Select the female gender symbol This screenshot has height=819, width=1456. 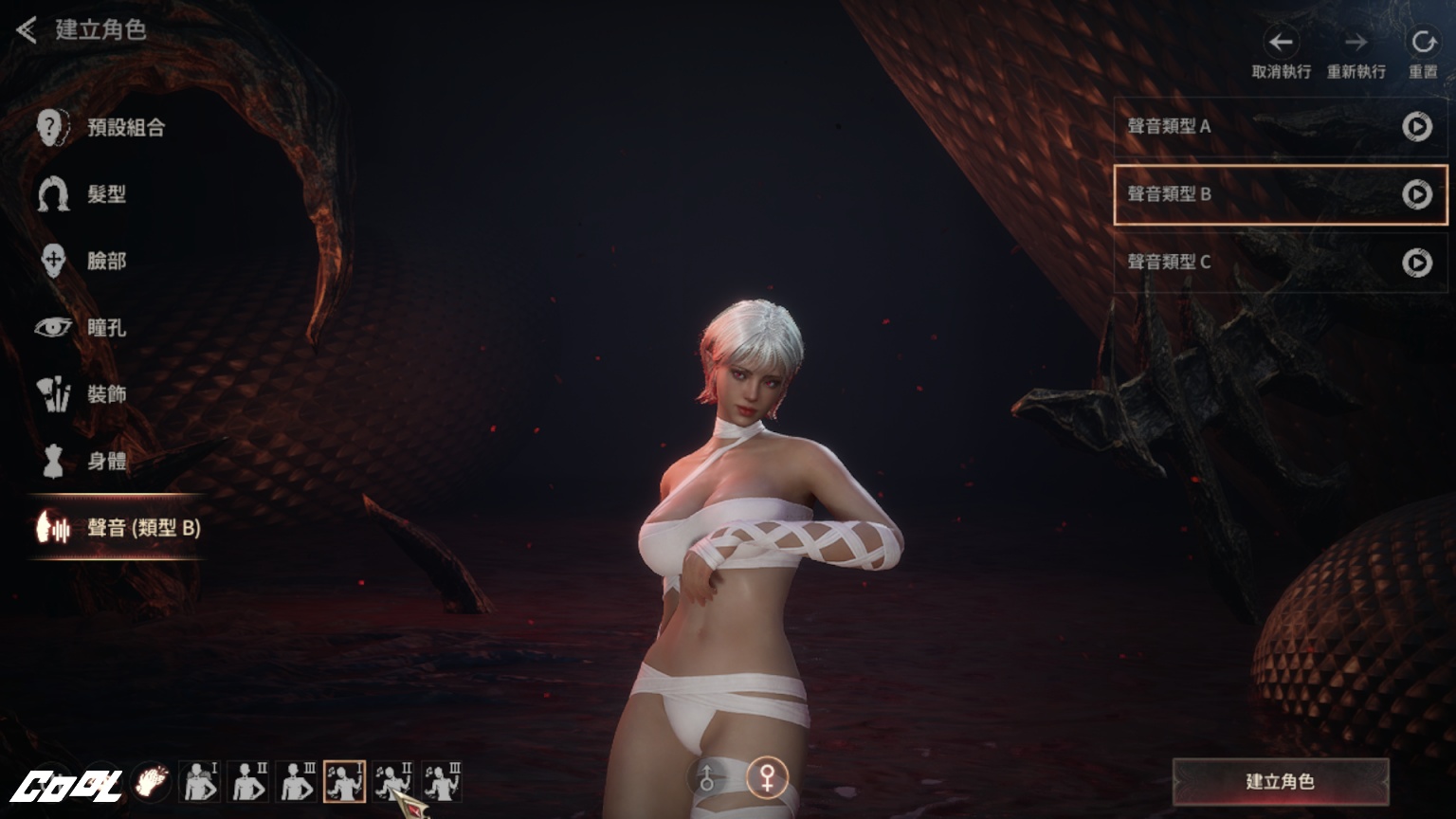click(767, 778)
